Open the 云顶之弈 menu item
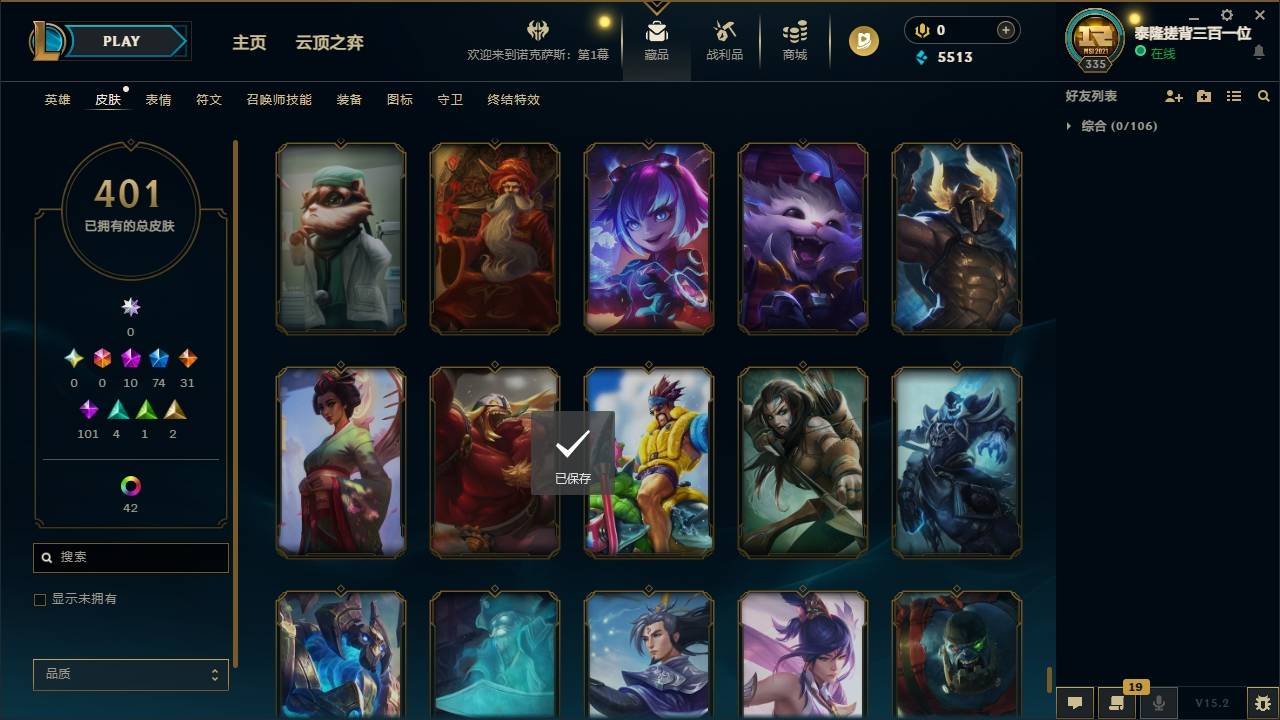 pyautogui.click(x=330, y=43)
